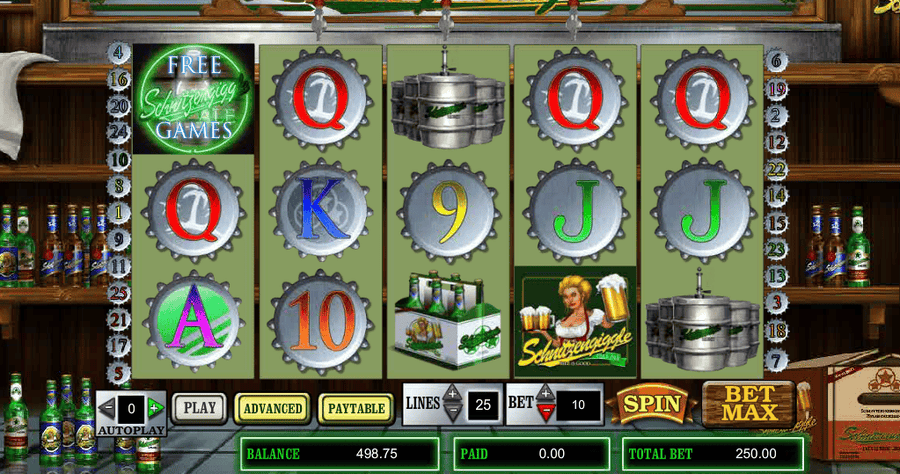Decrease the number of lines

452,411
